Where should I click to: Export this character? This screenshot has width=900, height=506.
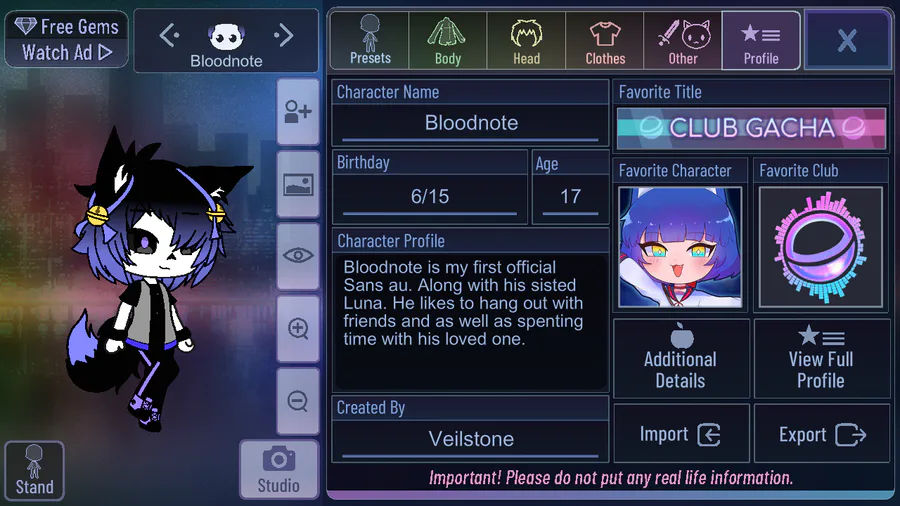821,434
